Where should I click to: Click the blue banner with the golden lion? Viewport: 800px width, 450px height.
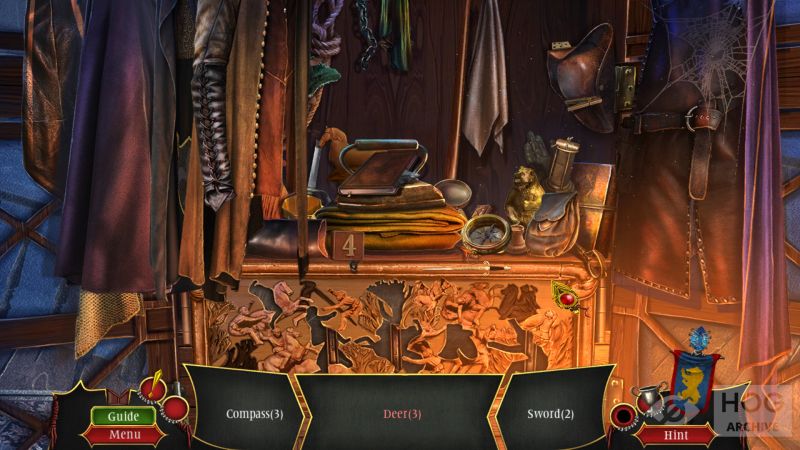pyautogui.click(x=695, y=379)
